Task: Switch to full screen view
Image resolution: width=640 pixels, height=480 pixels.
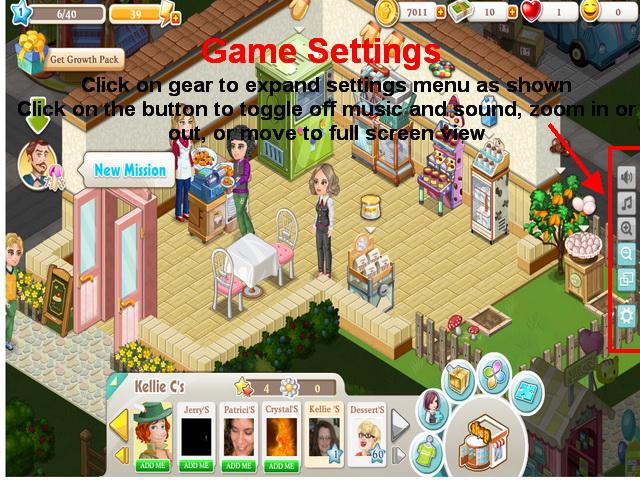Action: coord(627,279)
